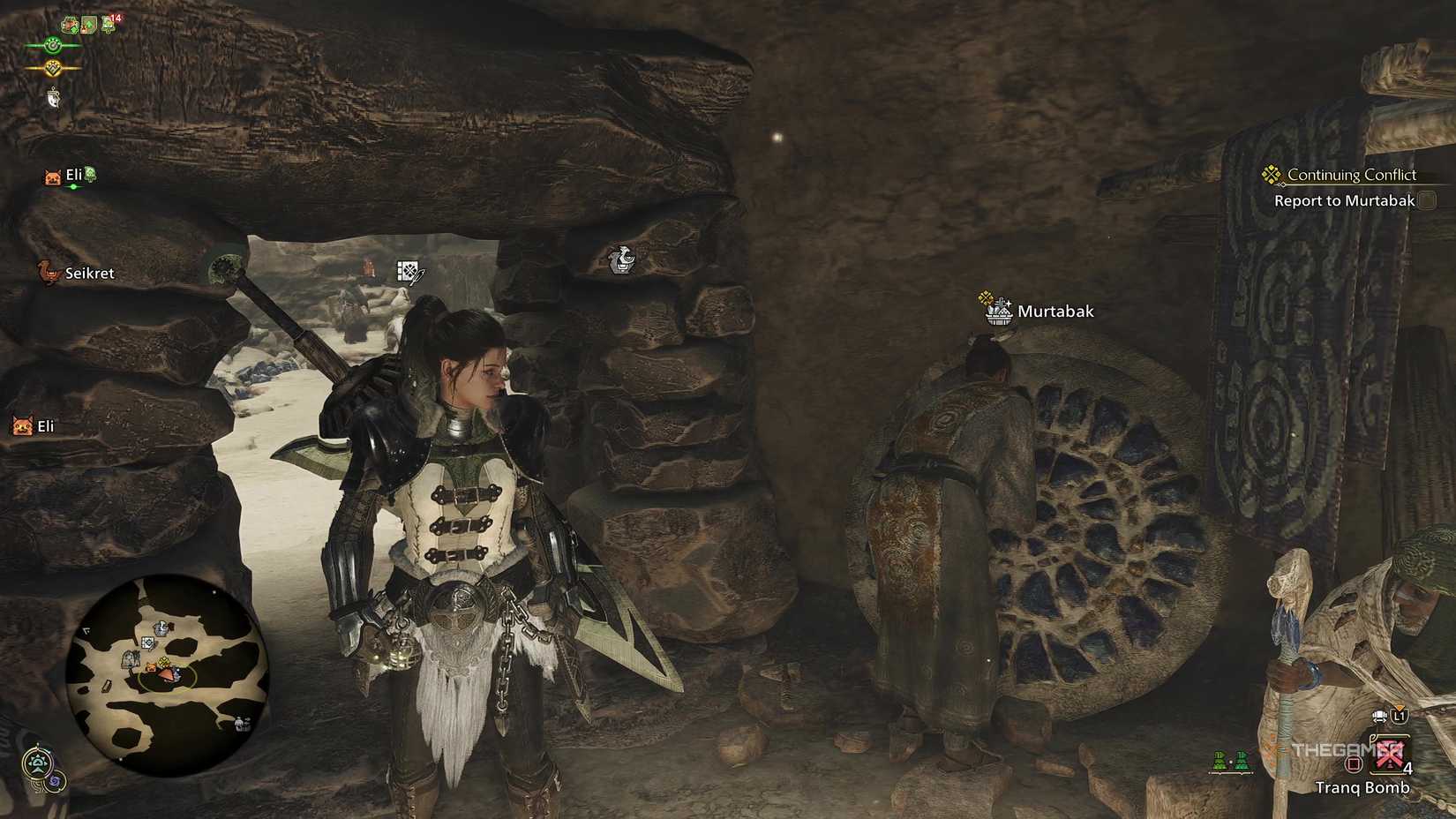Click the L1 button prompt icon
1456x819 pixels.
(x=1398, y=717)
